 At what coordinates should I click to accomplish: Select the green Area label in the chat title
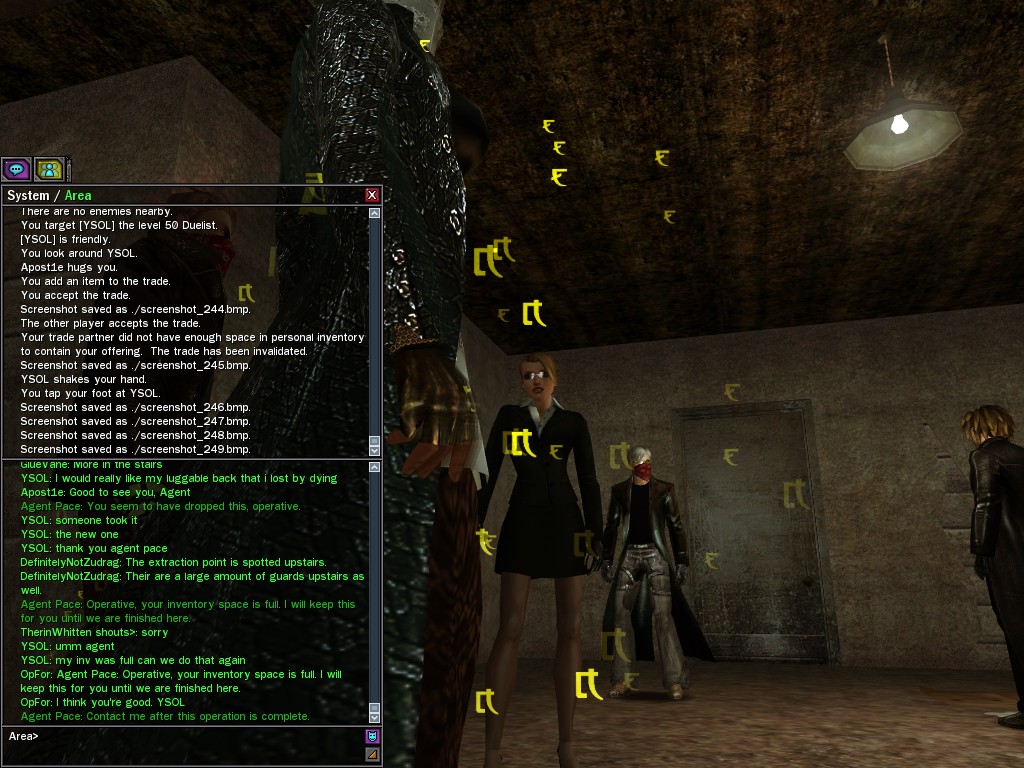78,196
